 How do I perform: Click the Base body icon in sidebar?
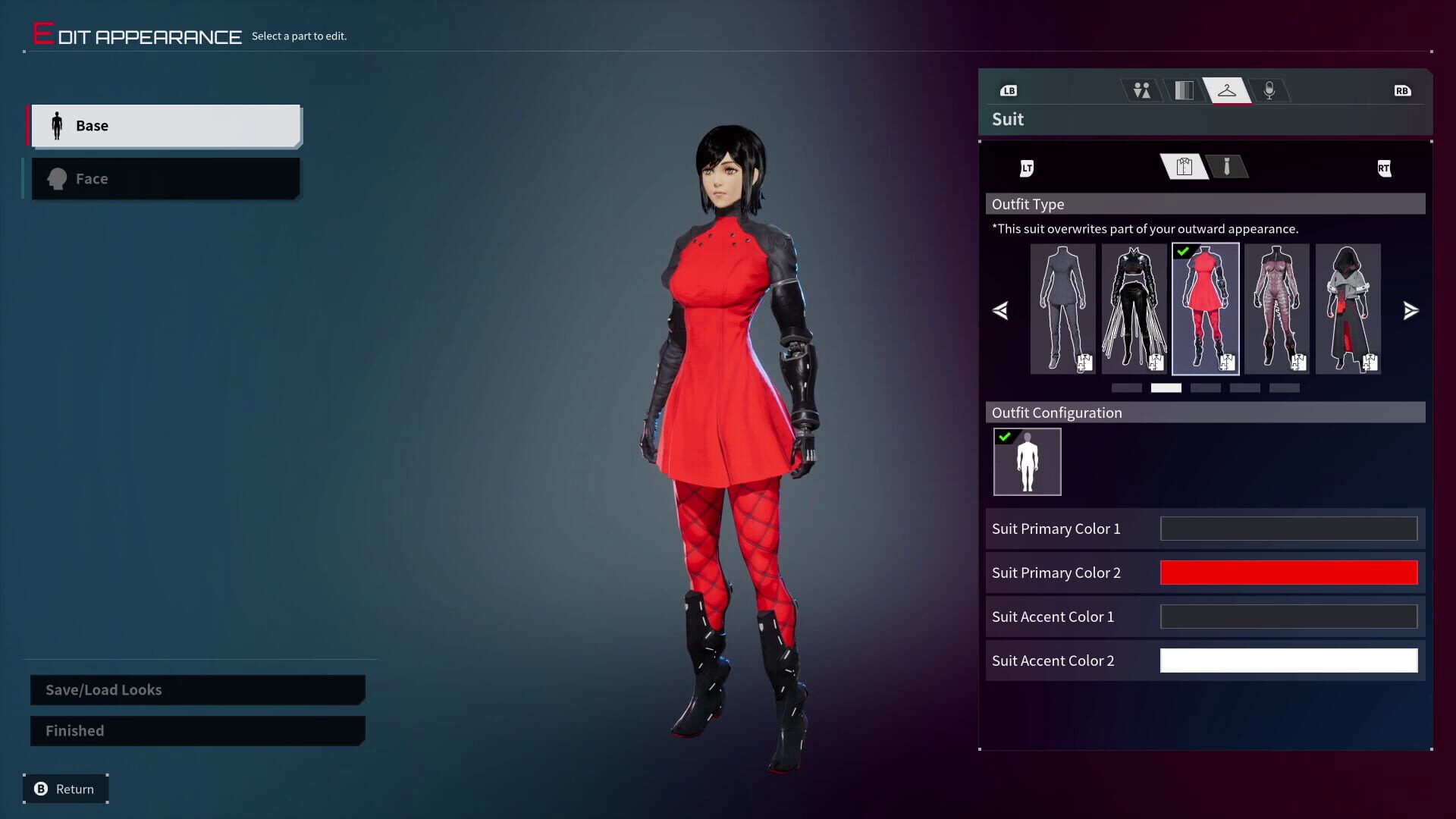pos(57,125)
